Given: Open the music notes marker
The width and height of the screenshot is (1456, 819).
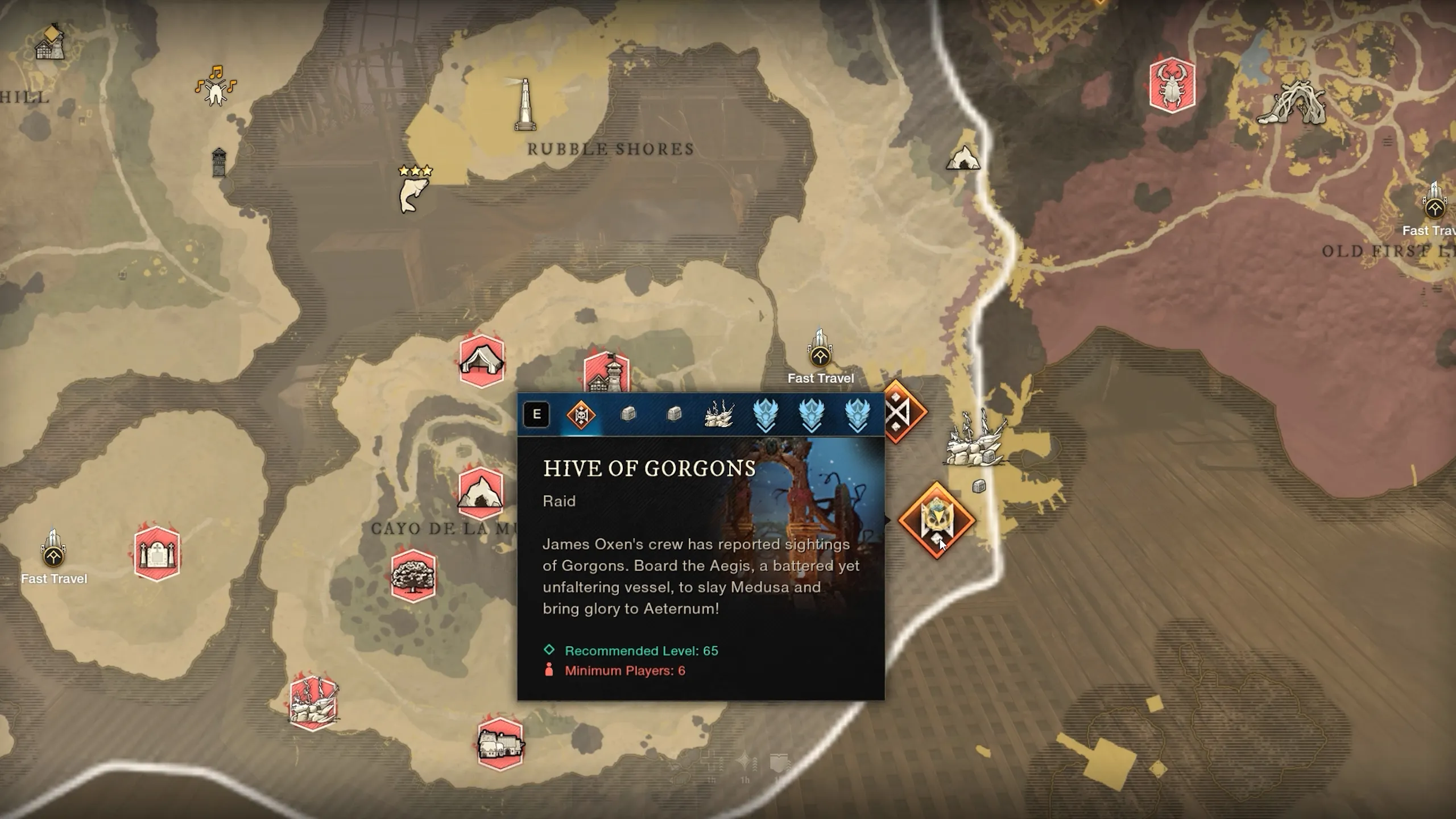Looking at the screenshot, I should (x=216, y=88).
